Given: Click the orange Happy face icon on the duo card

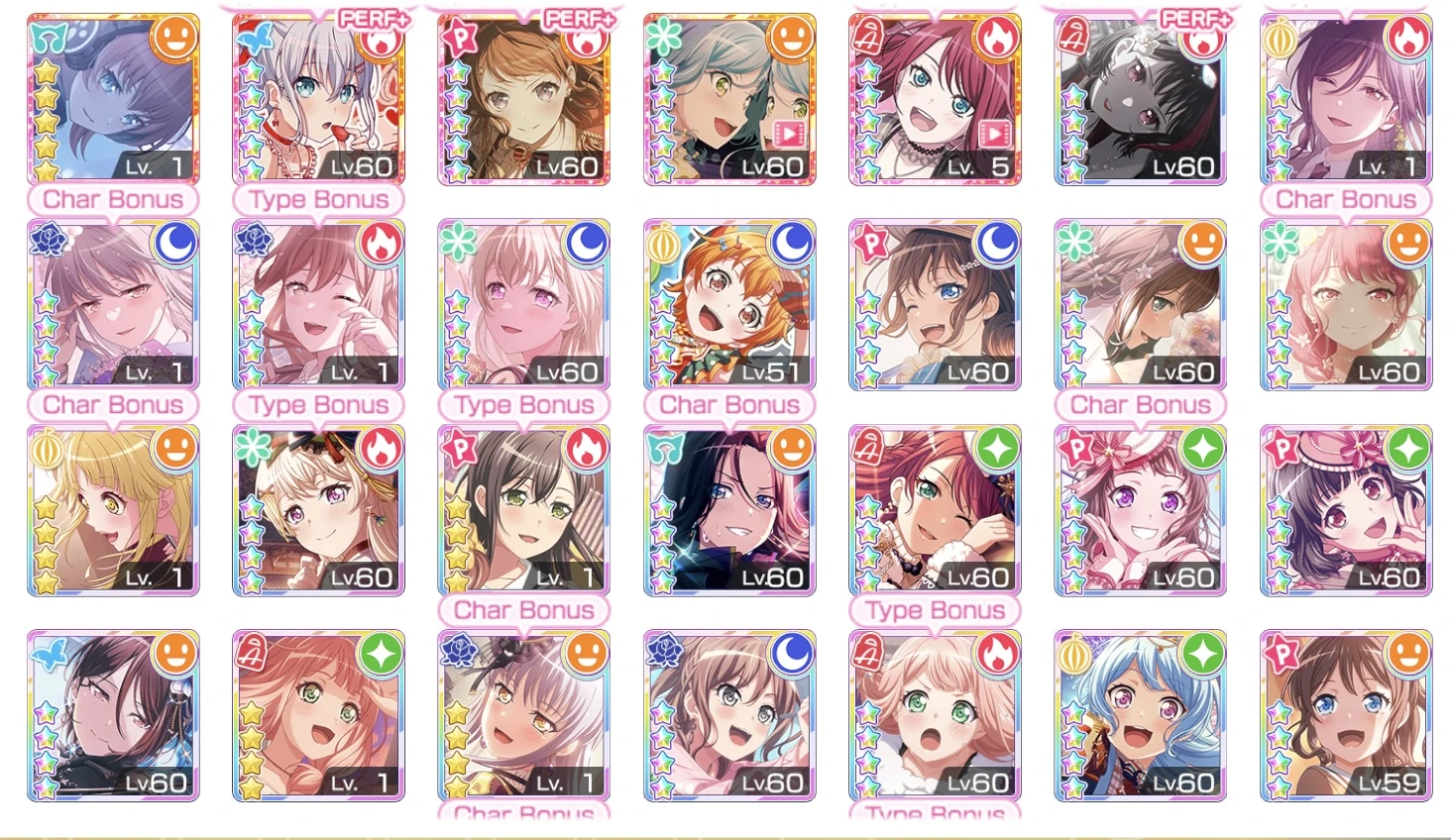Looking at the screenshot, I should (x=793, y=40).
